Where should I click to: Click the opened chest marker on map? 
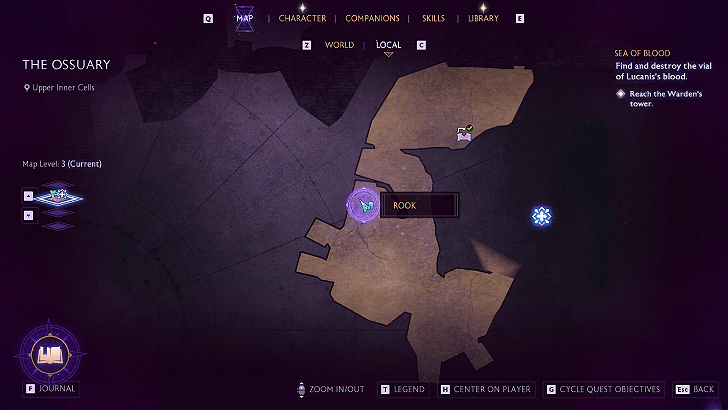(465, 131)
